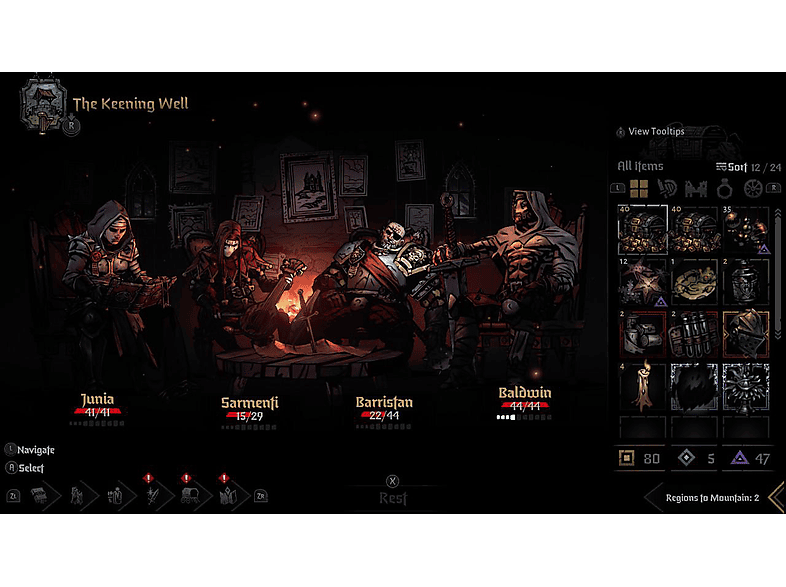
Task: Switch to the castle-shaped inventory tab
Action: click(x=695, y=188)
